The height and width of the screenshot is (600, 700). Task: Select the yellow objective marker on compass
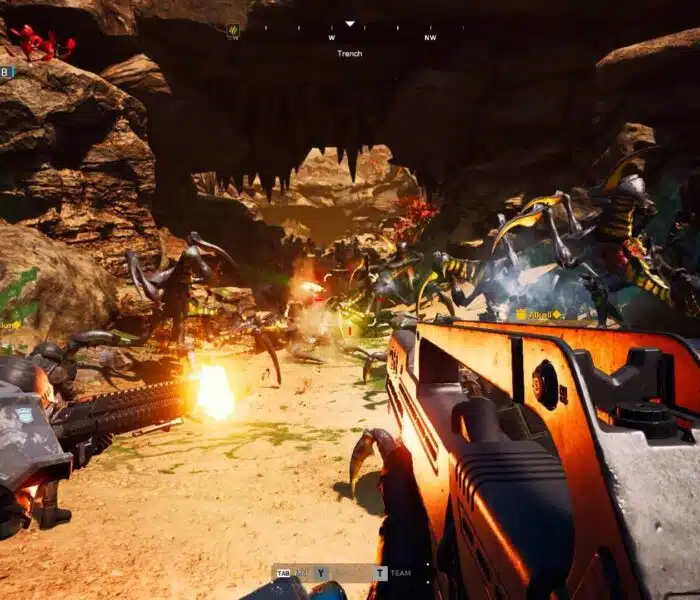point(233,30)
